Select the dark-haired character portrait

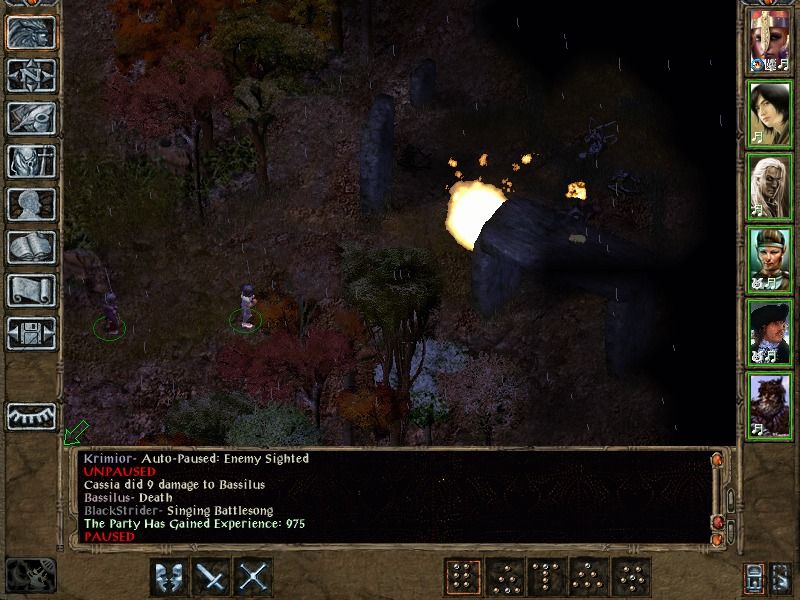point(769,115)
